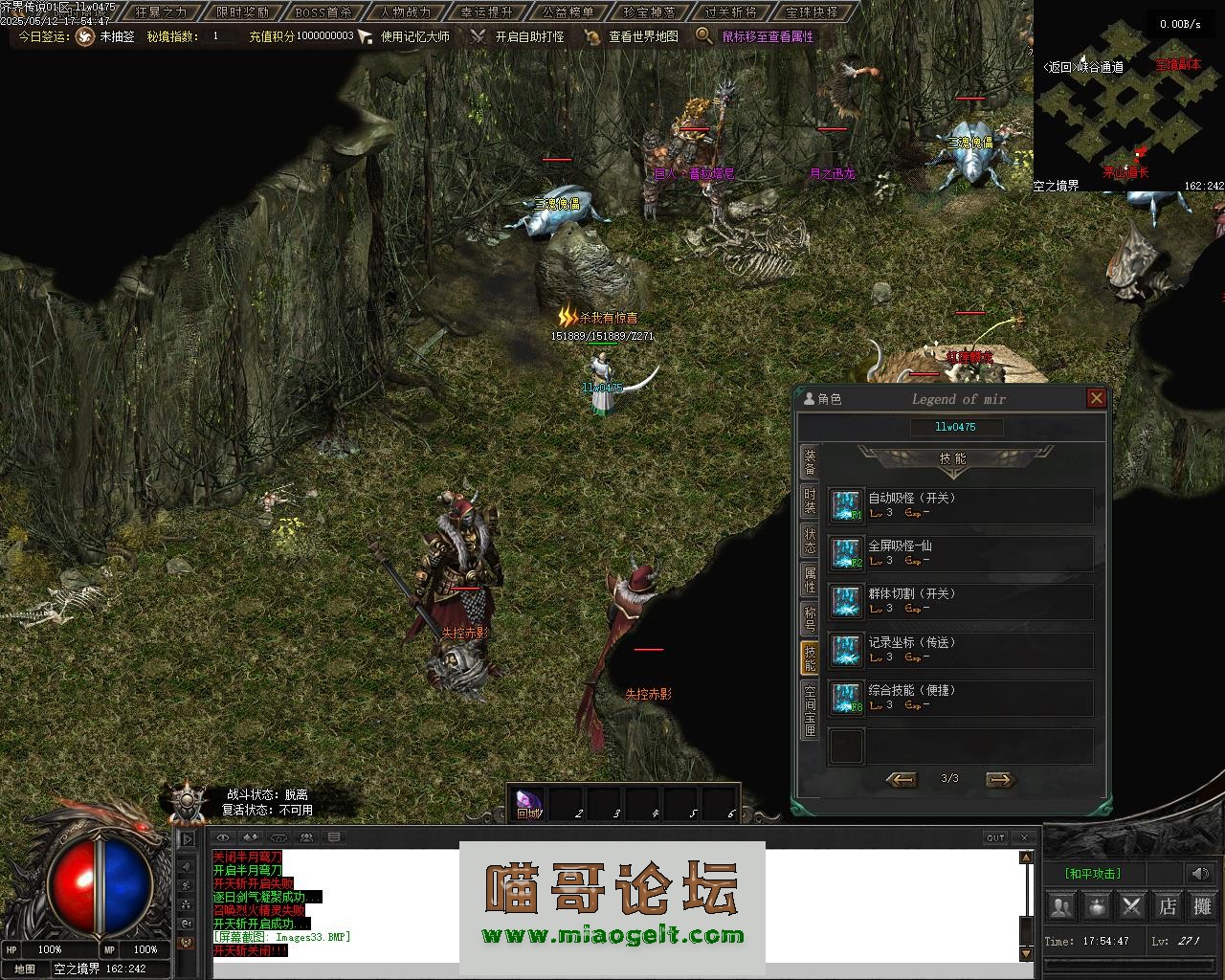Go to the previous skill page arrow
The image size is (1225, 980).
click(901, 779)
